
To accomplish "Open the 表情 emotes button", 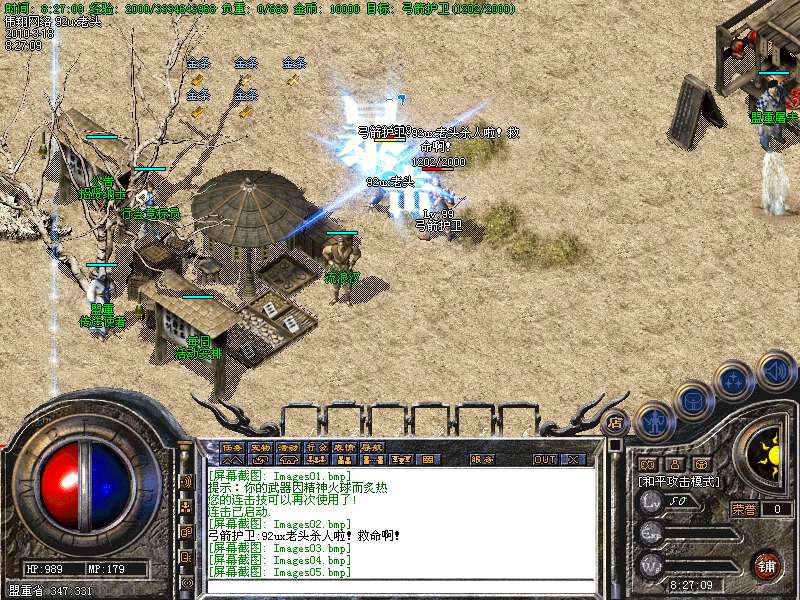I will click(344, 447).
